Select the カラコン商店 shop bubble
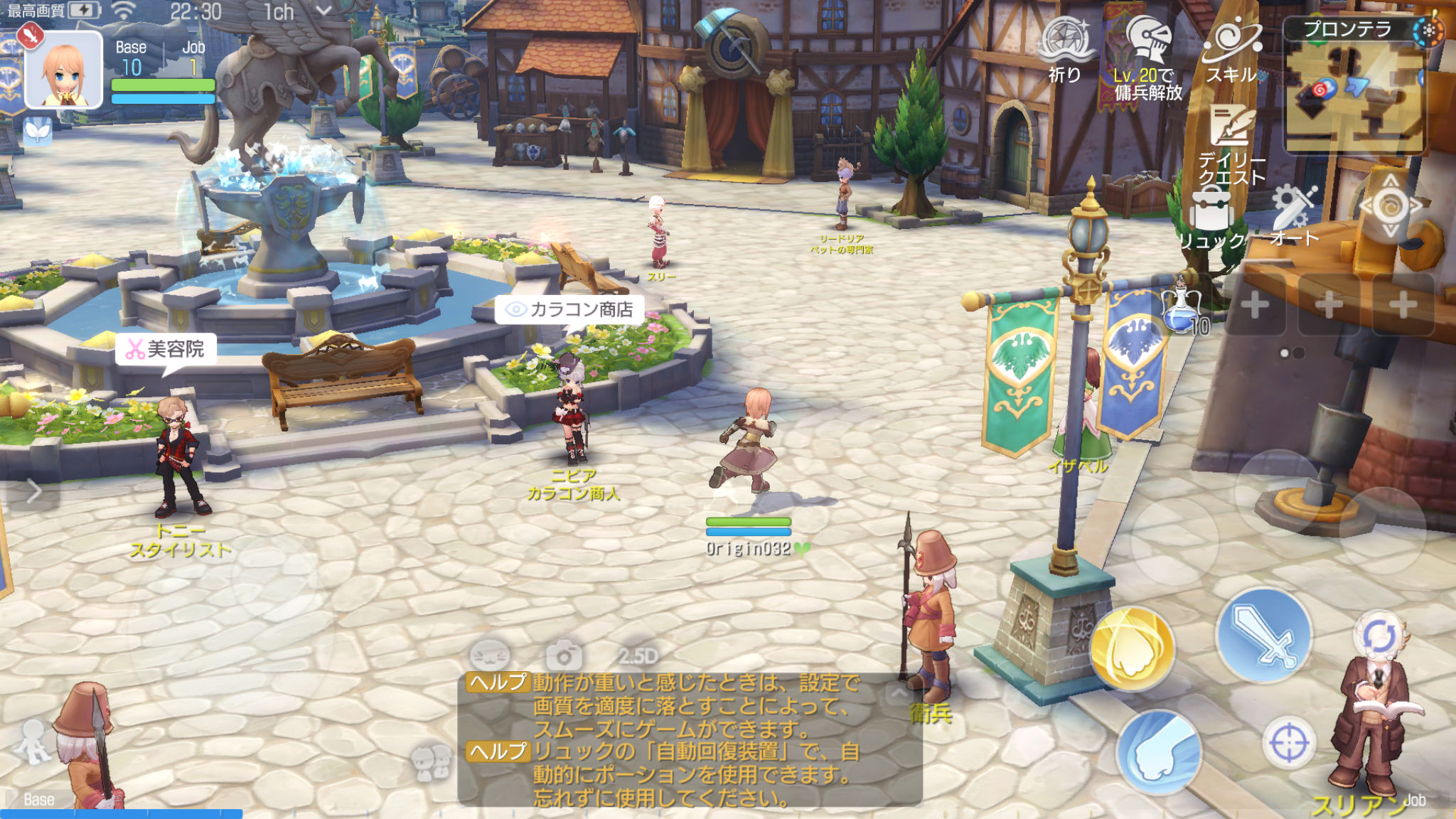This screenshot has width=1456, height=819. point(569,310)
